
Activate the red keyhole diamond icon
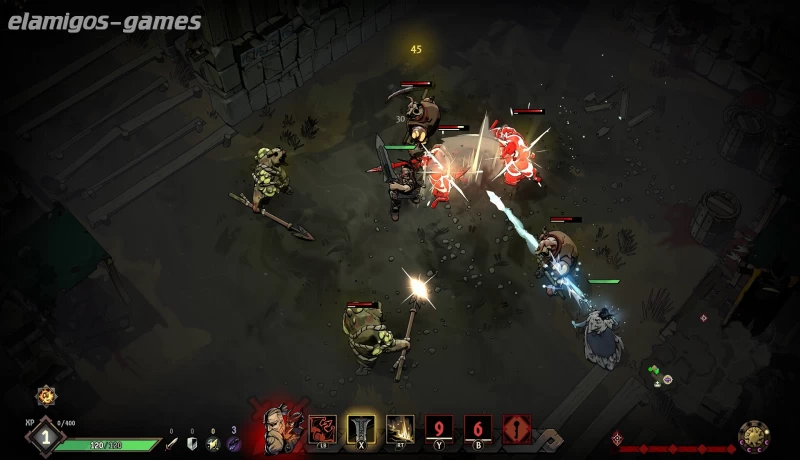(517, 429)
